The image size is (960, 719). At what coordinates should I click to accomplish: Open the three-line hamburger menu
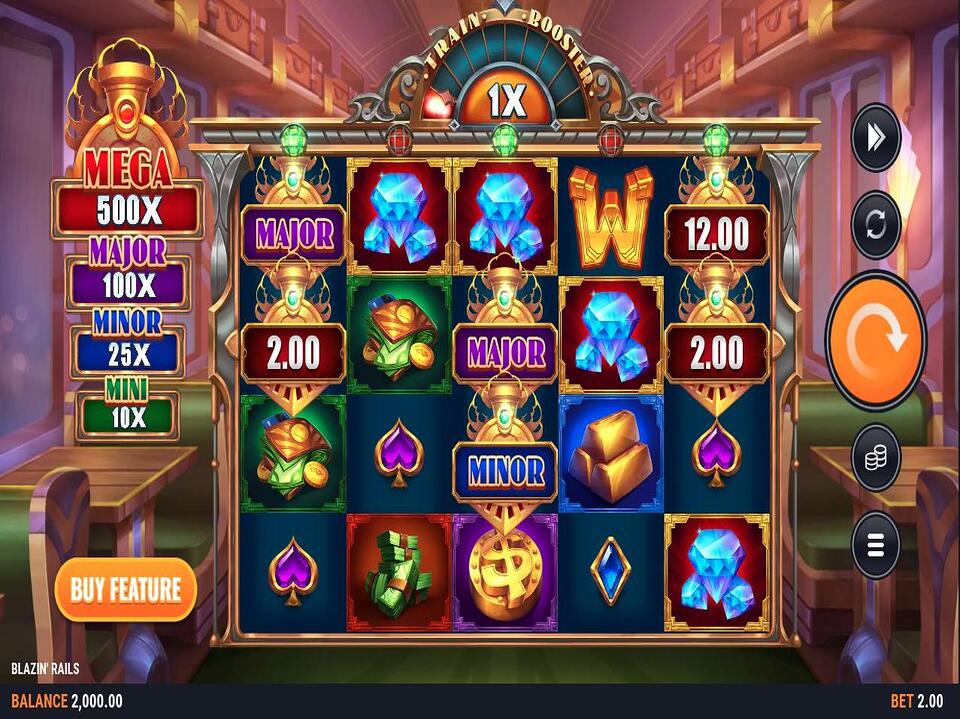(875, 545)
